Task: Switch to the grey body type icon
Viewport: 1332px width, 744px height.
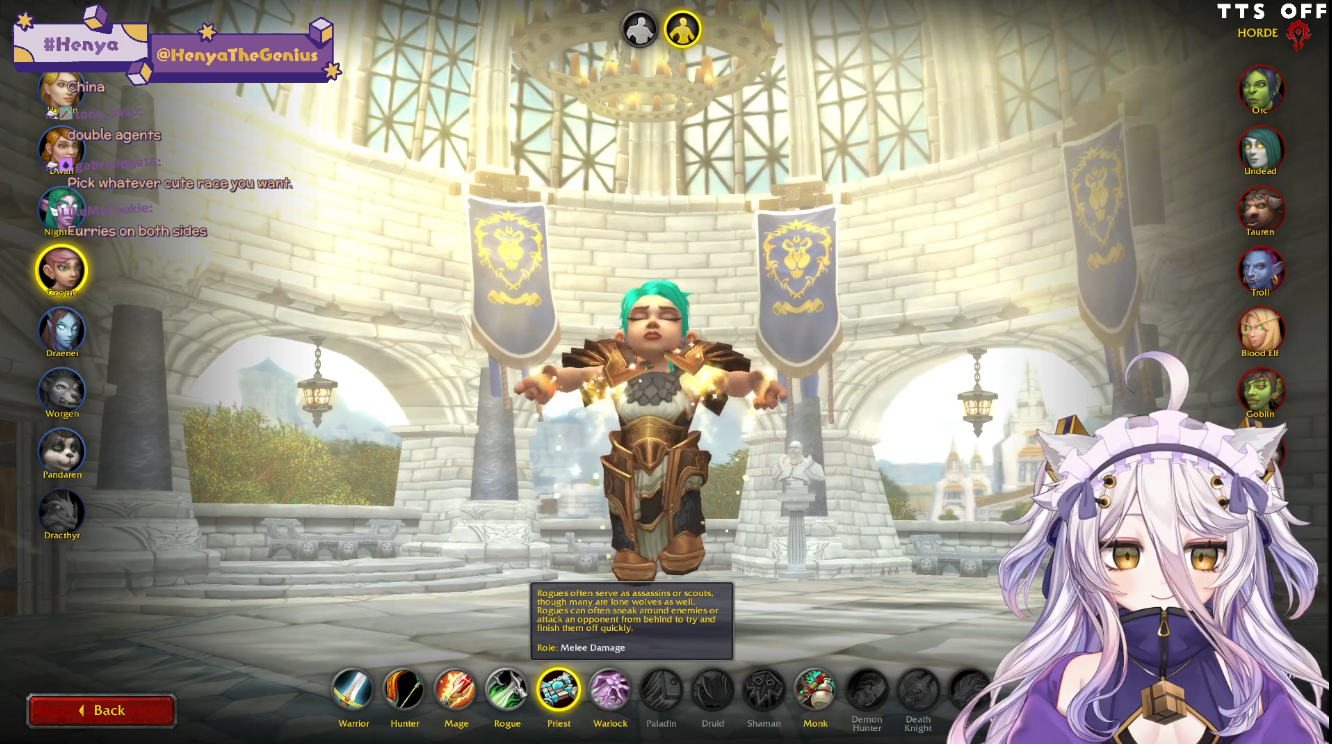Action: (x=640, y=29)
